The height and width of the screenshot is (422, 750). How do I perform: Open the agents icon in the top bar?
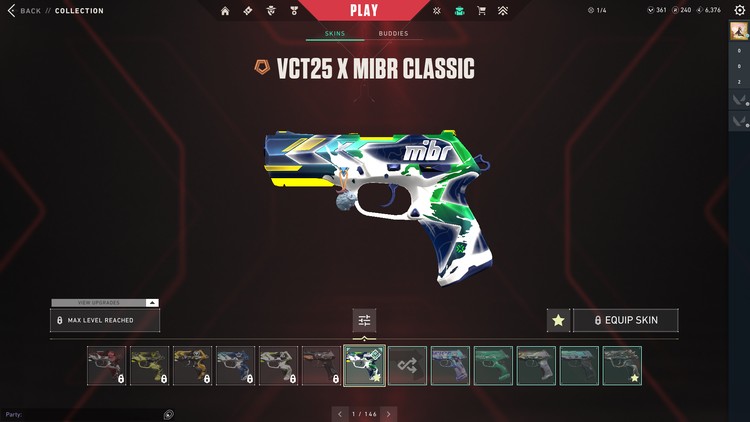(x=271, y=11)
